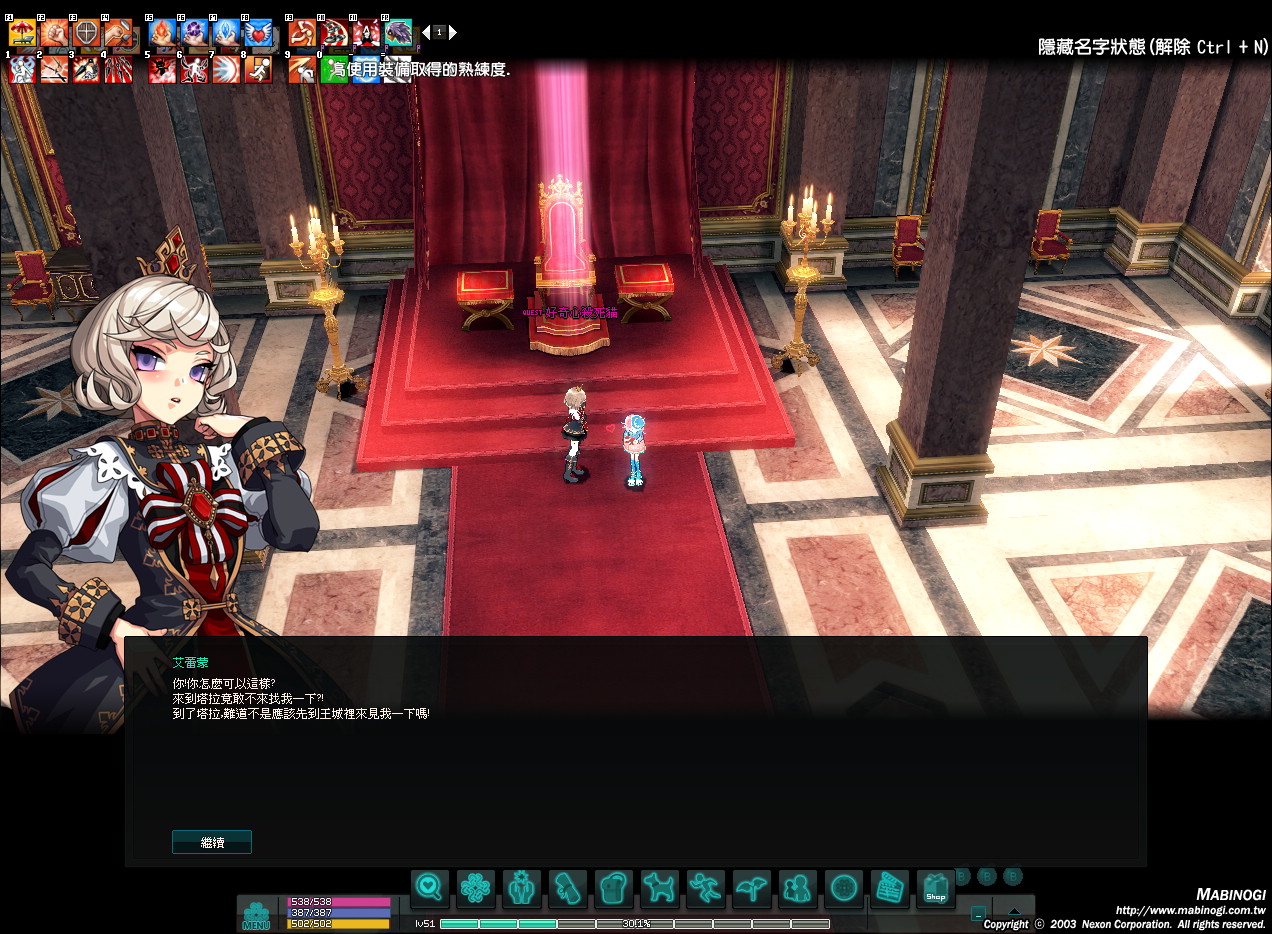Select the shield defense skill on F3
The width and height of the screenshot is (1272, 934).
[86, 33]
